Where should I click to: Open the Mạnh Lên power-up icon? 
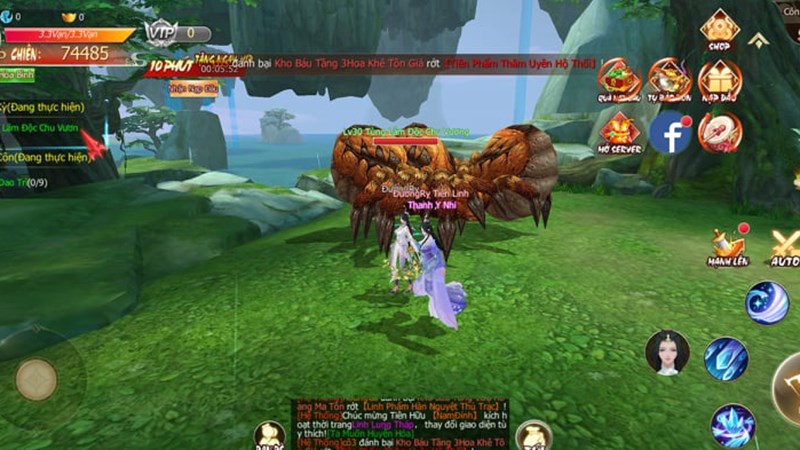point(727,246)
